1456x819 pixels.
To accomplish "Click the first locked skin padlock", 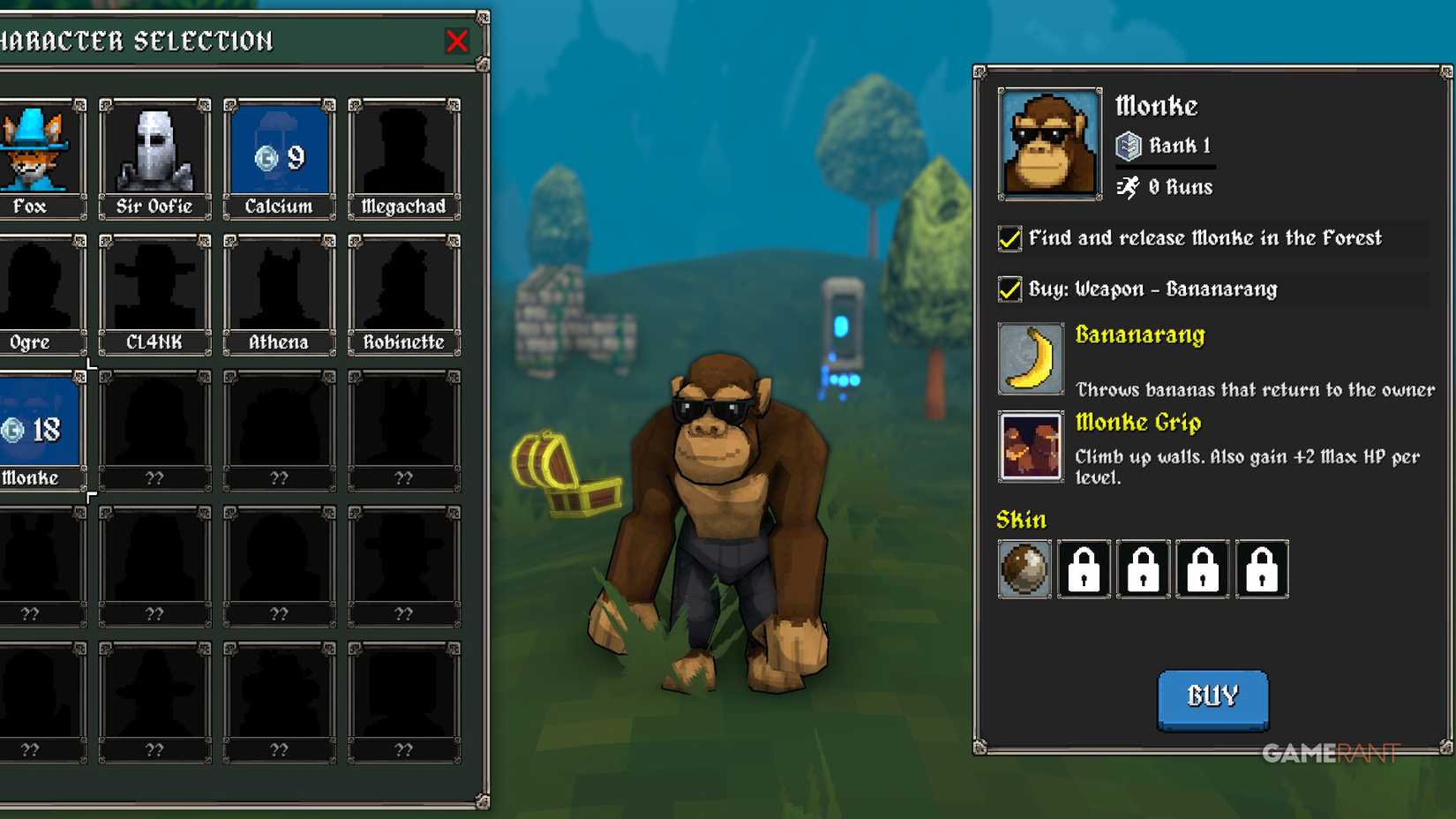I will click(1084, 570).
